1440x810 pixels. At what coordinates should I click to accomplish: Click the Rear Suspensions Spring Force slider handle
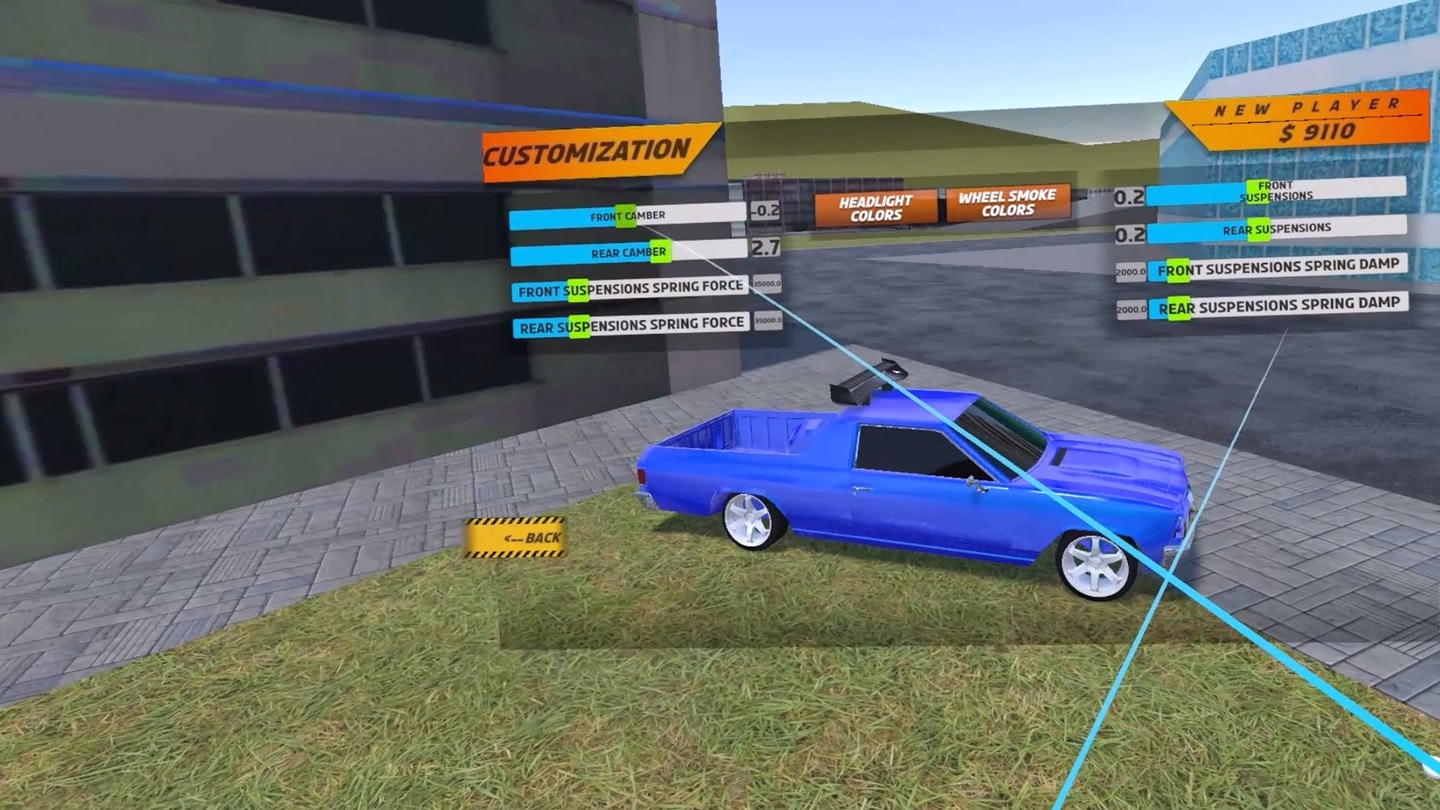[x=579, y=326]
